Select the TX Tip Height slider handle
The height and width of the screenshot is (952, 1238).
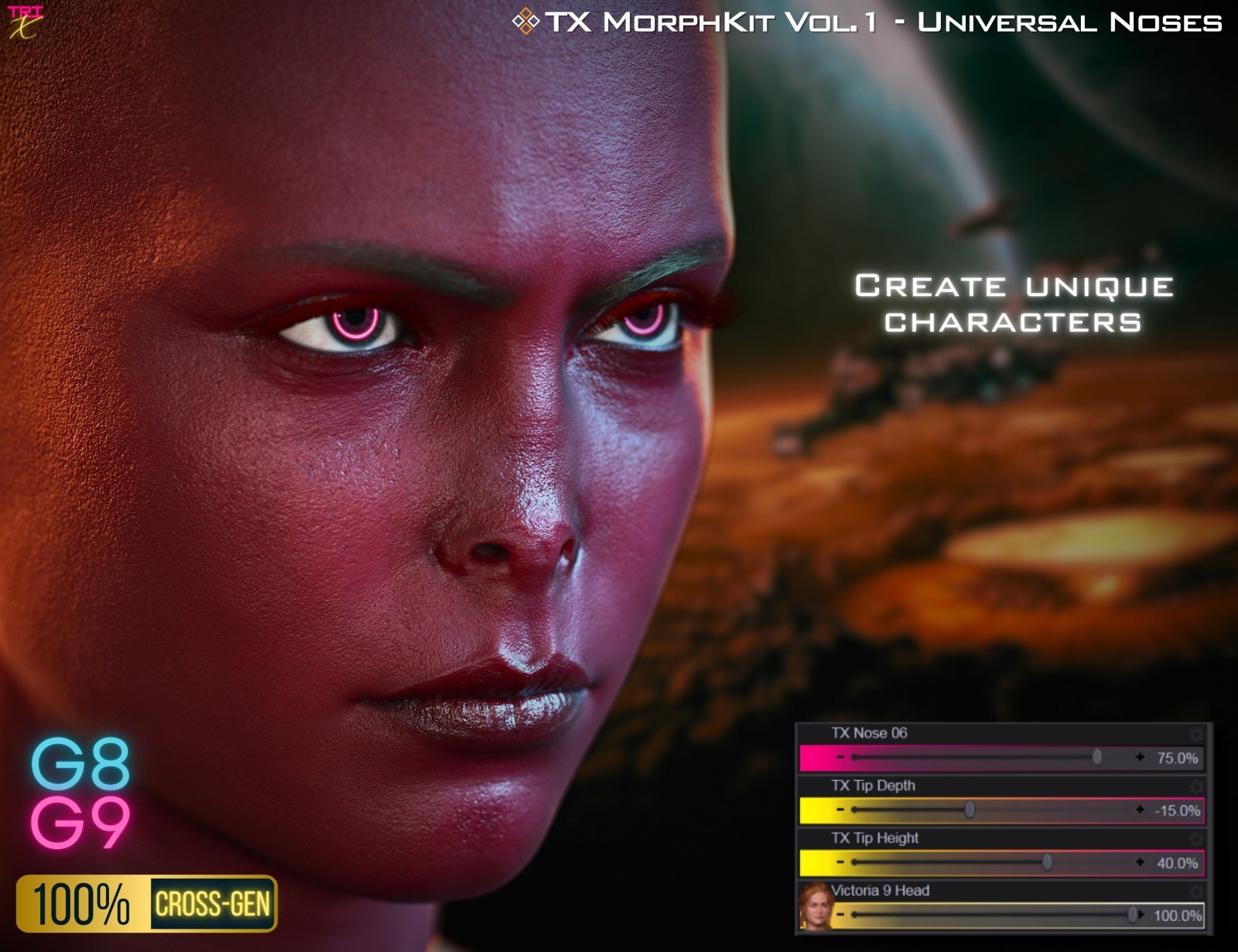[1046, 862]
